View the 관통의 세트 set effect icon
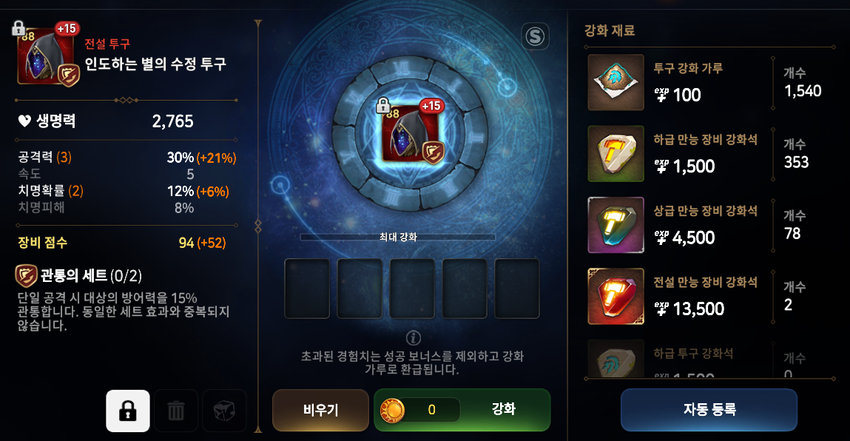850x441 pixels. [x=27, y=277]
